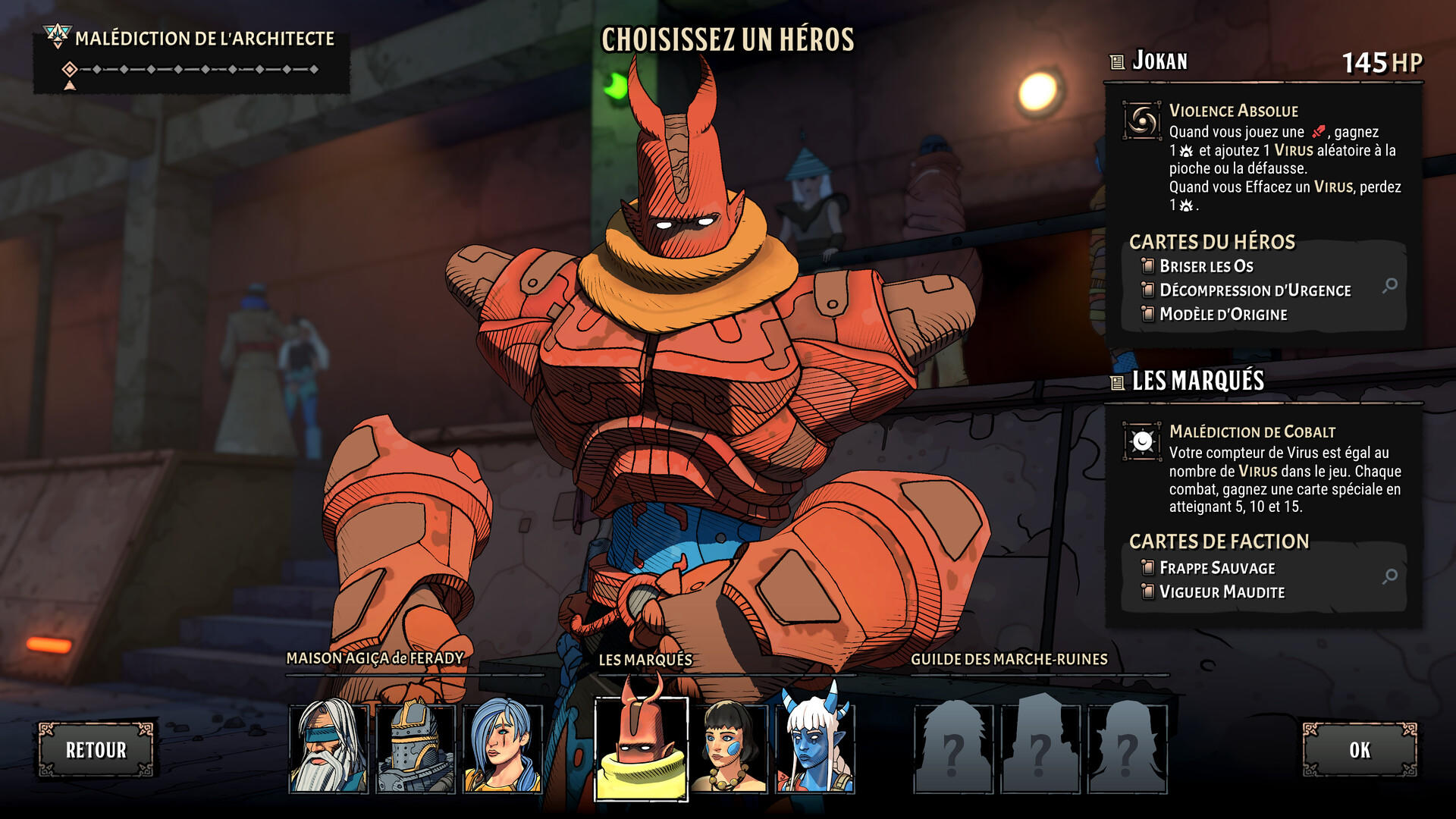Show the Frappe Sauvage faction card

[x=1216, y=568]
